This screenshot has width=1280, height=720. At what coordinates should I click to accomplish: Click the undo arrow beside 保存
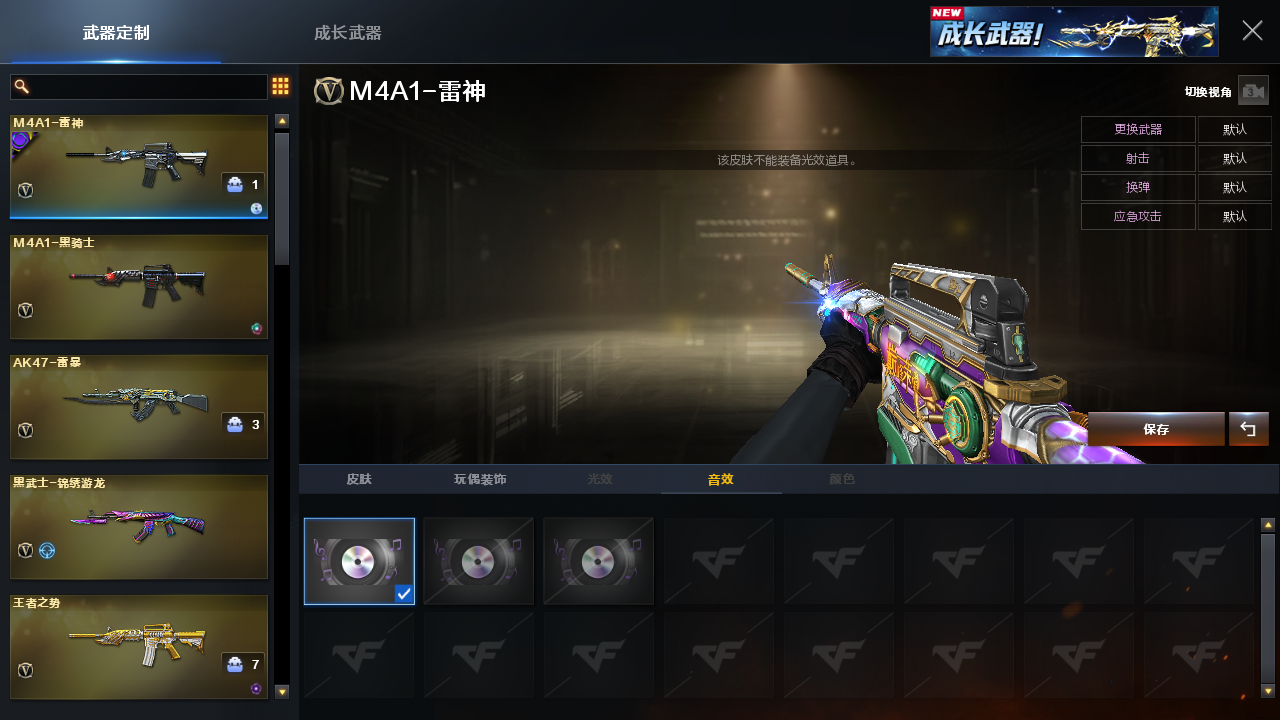coord(1248,429)
